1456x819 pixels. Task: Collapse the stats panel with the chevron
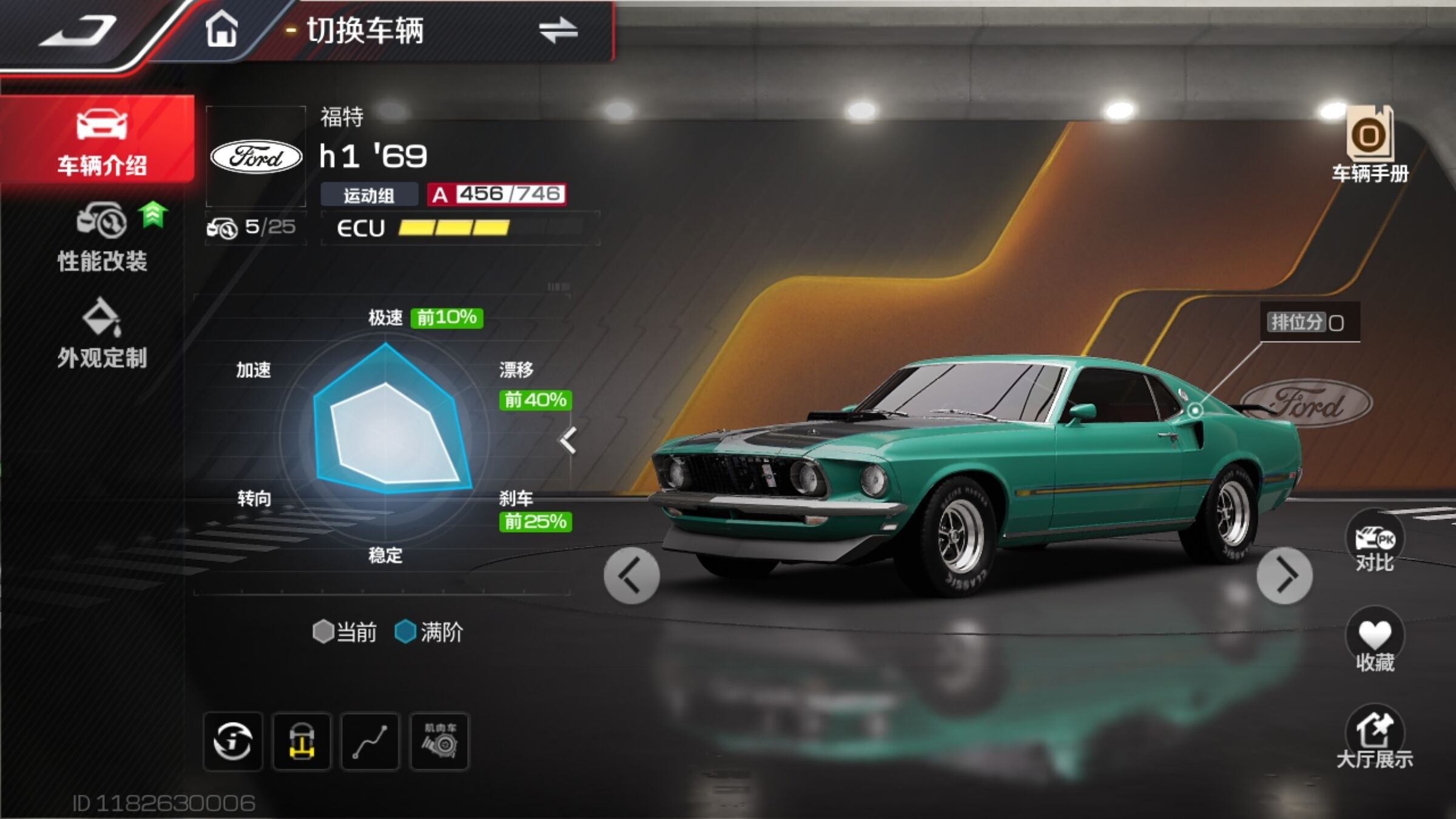coord(568,440)
